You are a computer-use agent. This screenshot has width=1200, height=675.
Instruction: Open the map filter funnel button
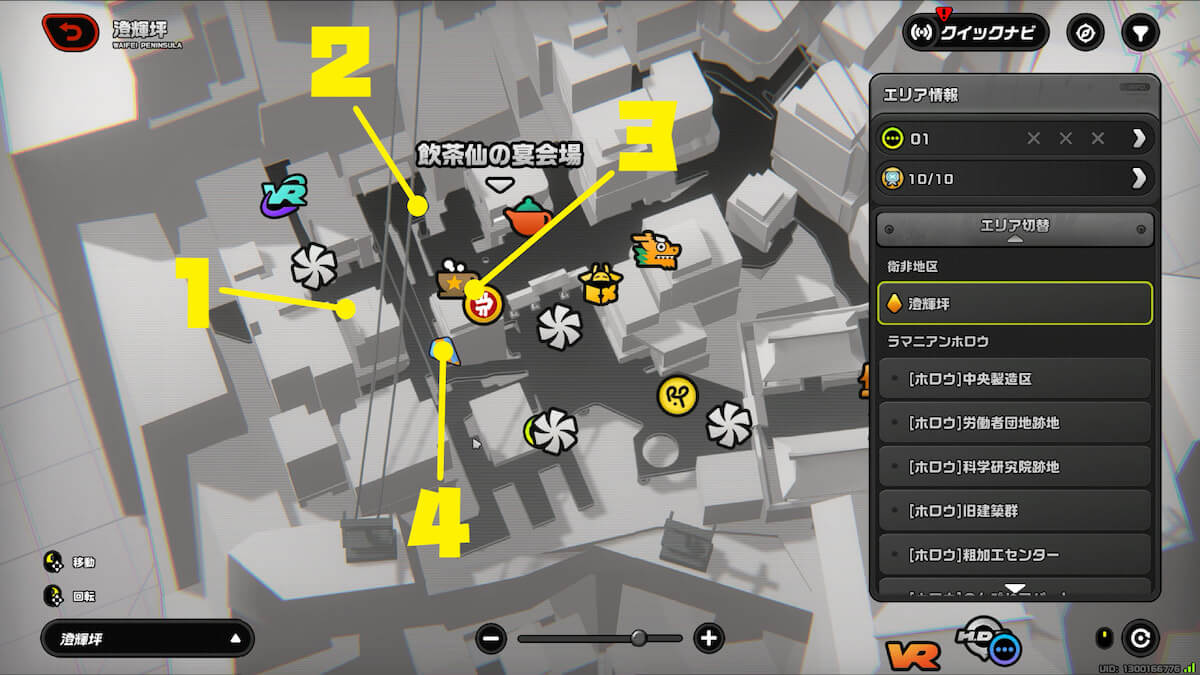pos(1138,32)
